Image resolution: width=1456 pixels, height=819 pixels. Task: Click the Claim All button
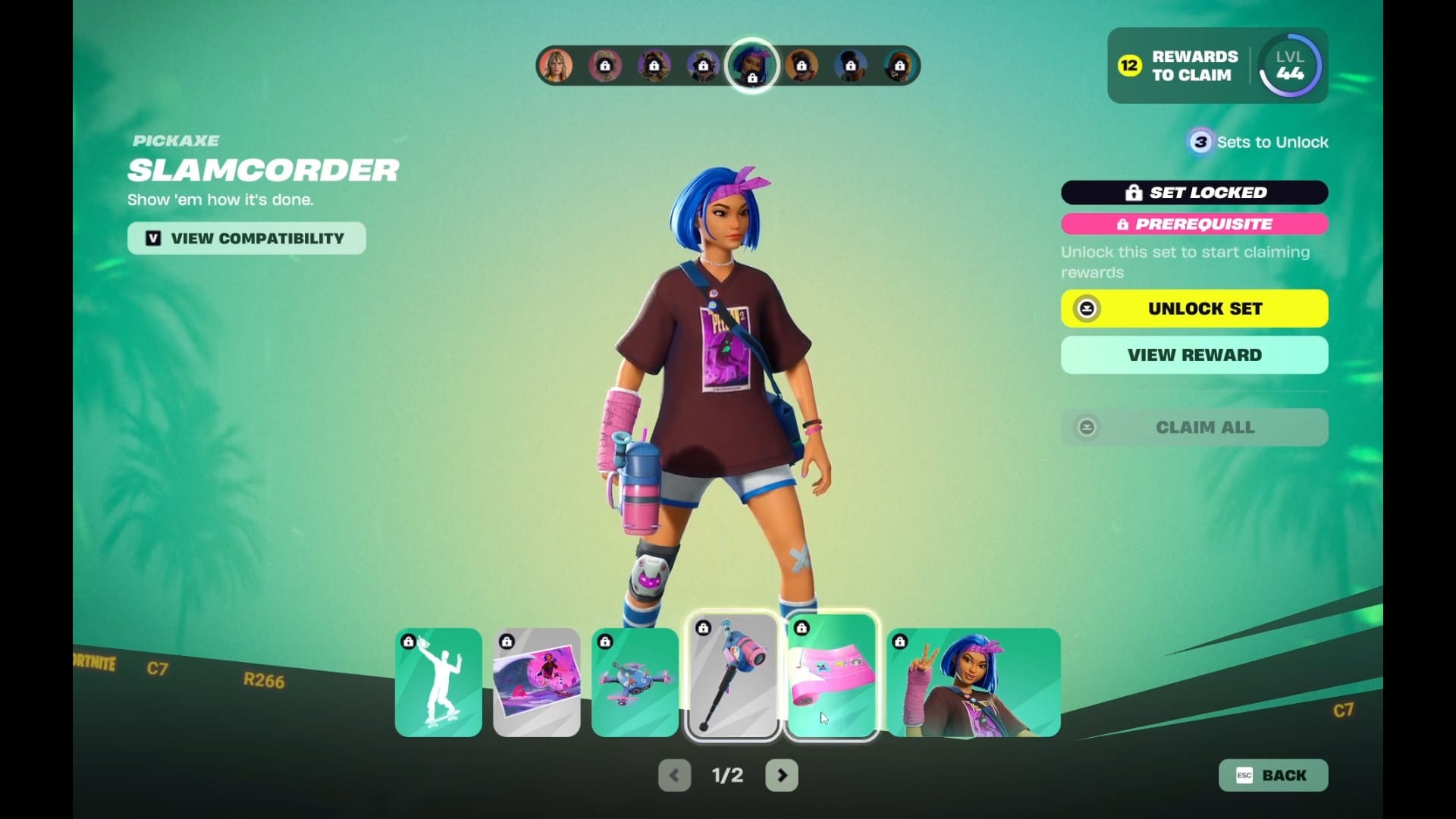click(1194, 427)
